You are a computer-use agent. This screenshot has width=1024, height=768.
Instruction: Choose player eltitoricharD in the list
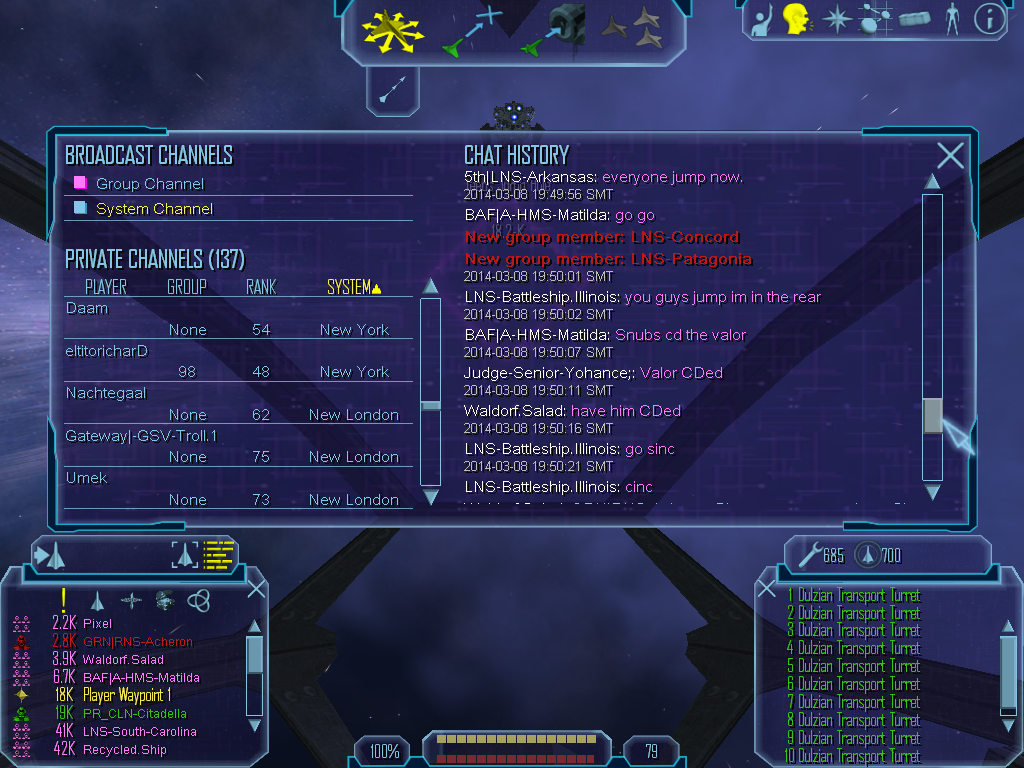click(x=107, y=351)
